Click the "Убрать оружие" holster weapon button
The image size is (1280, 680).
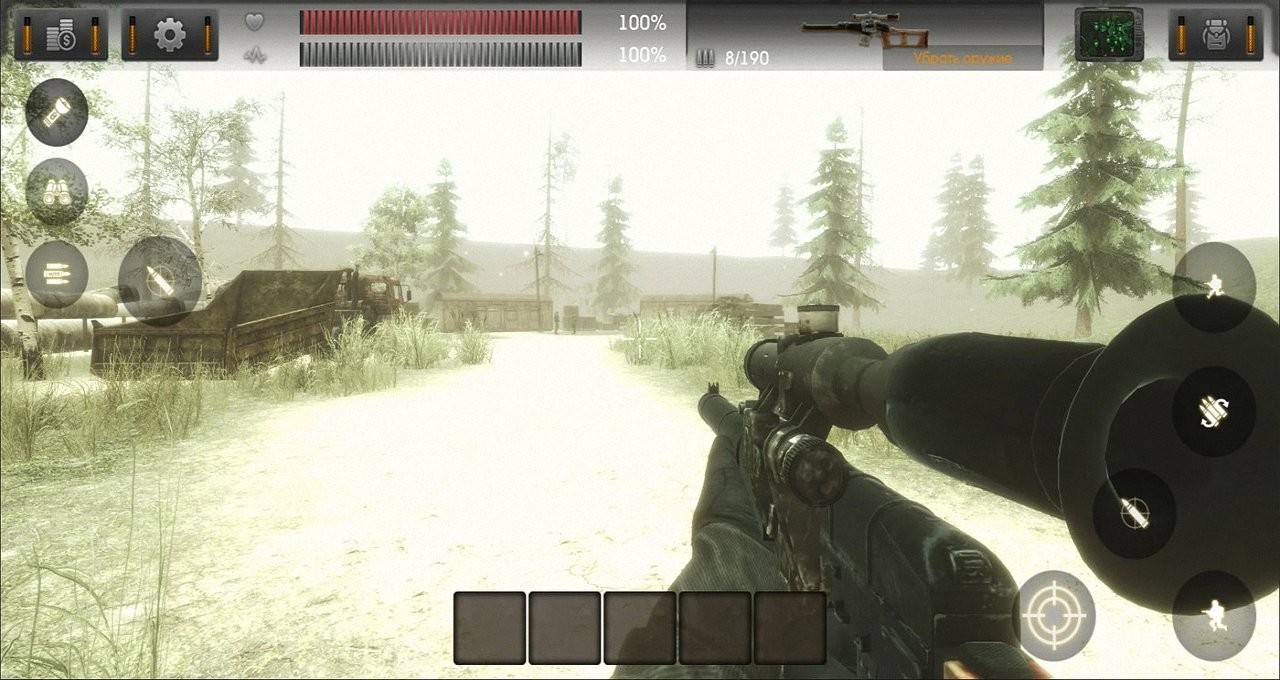point(962,58)
